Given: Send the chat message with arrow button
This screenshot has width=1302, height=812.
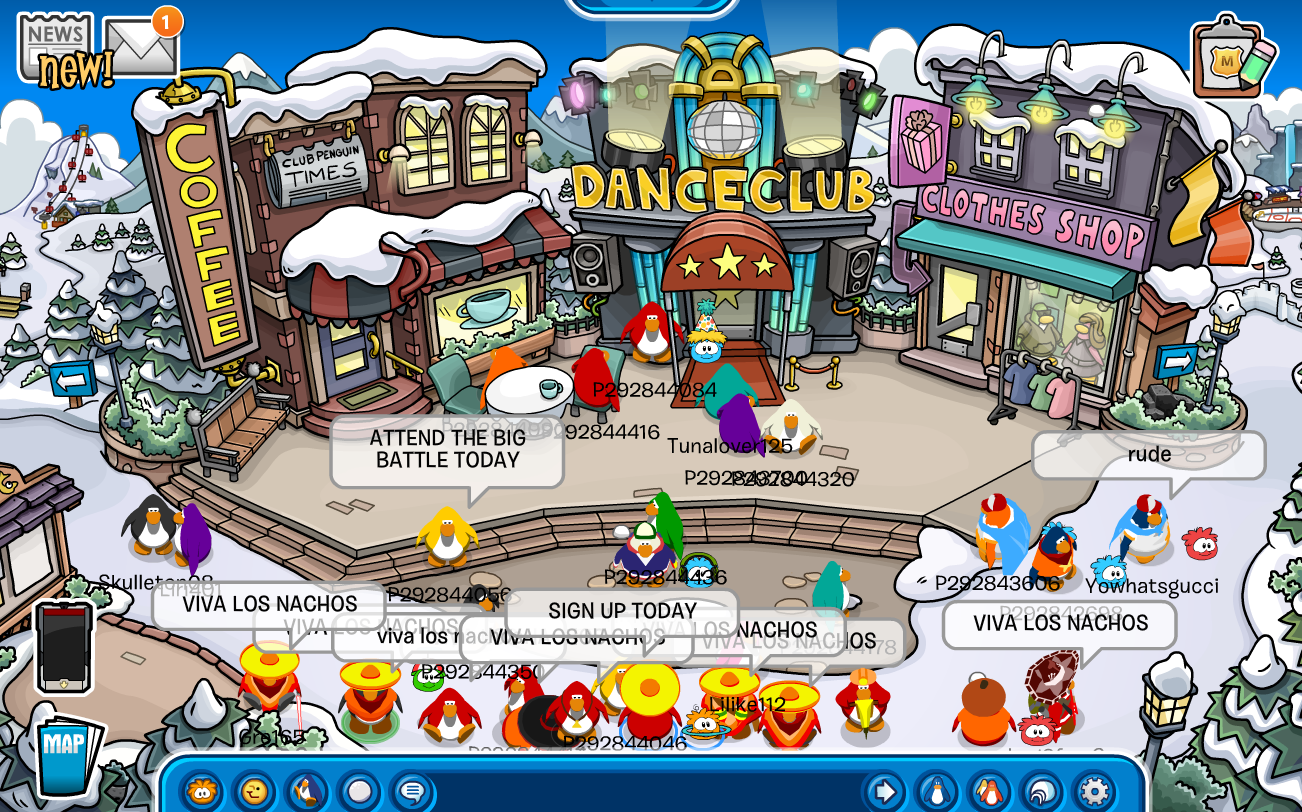Looking at the screenshot, I should click(884, 791).
